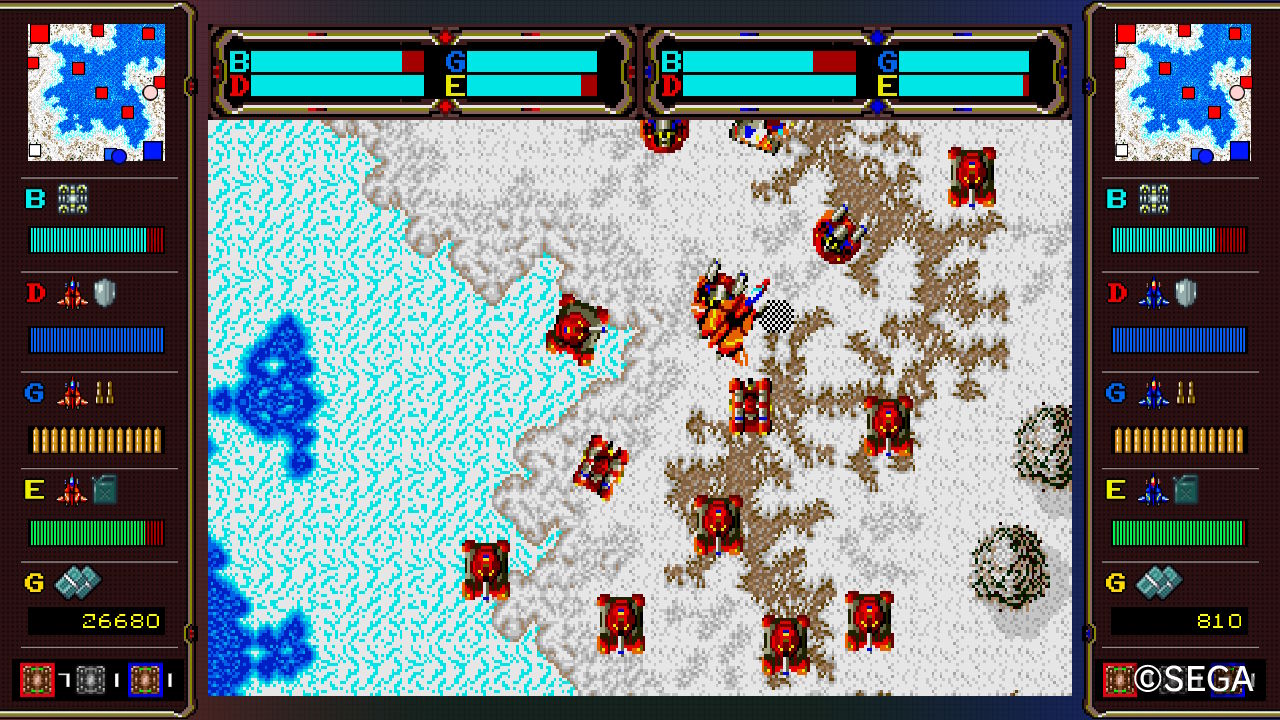Image resolution: width=1280 pixels, height=720 pixels.
Task: Select the blue-framed base icon in left panel
Action: click(145, 679)
